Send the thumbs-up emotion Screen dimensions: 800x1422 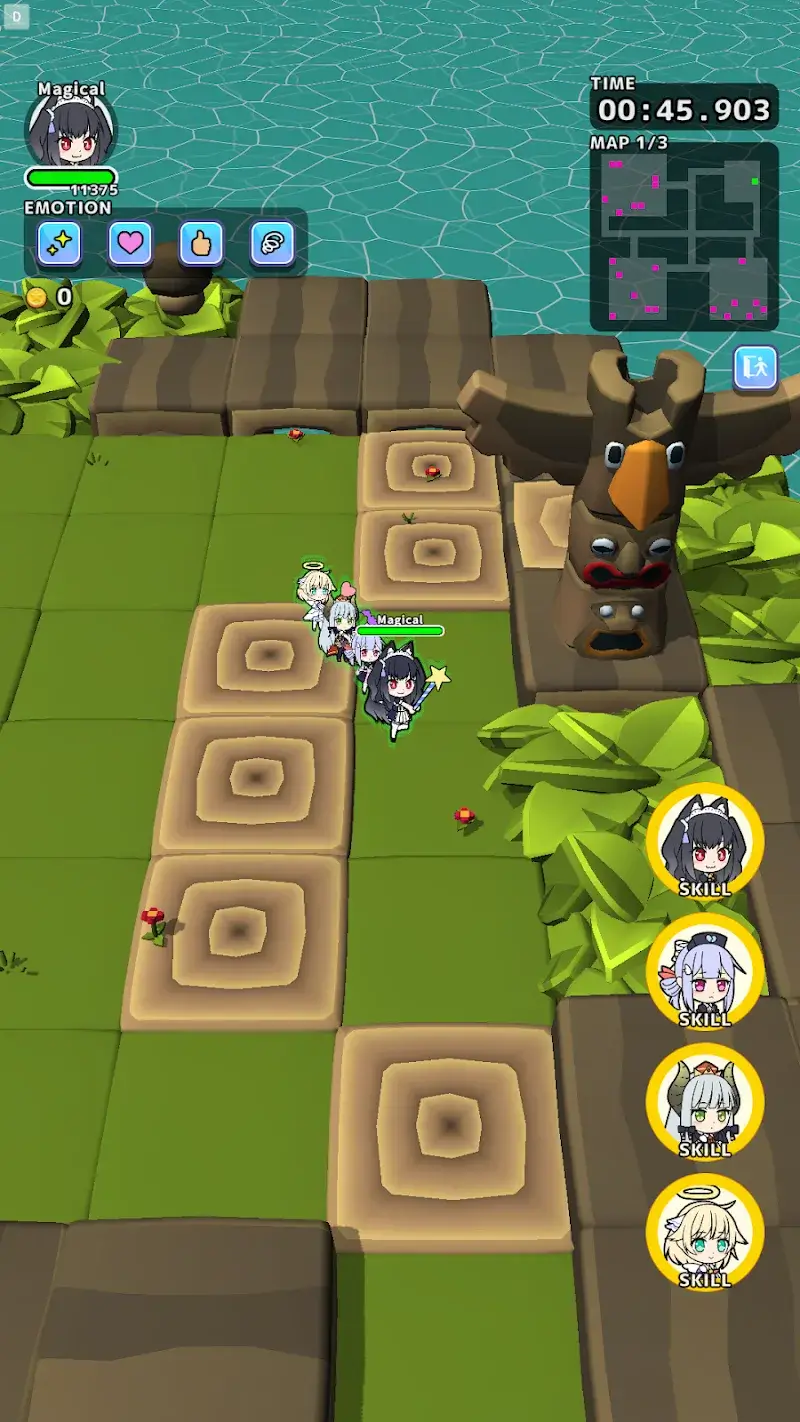pyautogui.click(x=201, y=243)
